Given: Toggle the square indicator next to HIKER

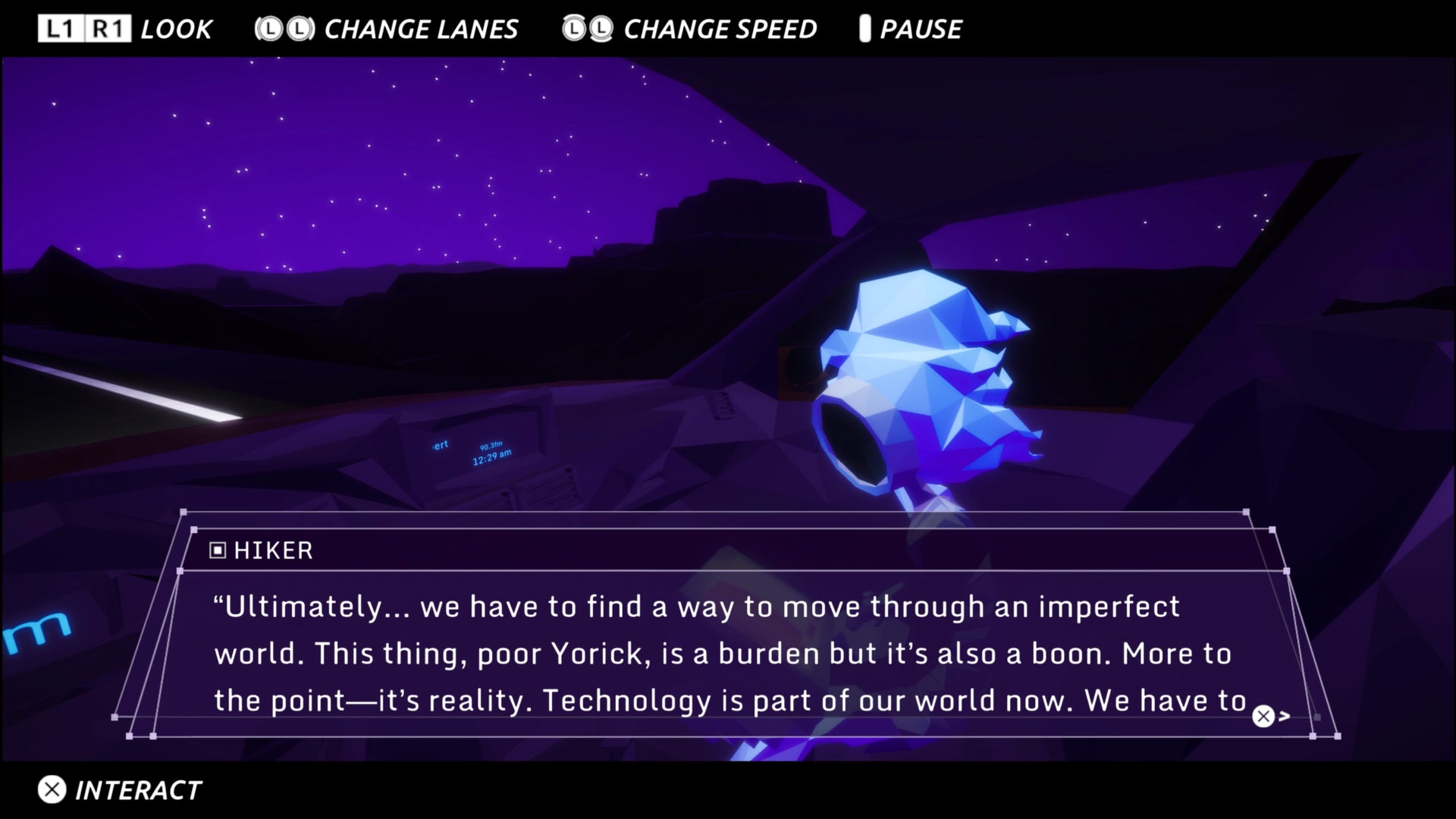Looking at the screenshot, I should (219, 551).
